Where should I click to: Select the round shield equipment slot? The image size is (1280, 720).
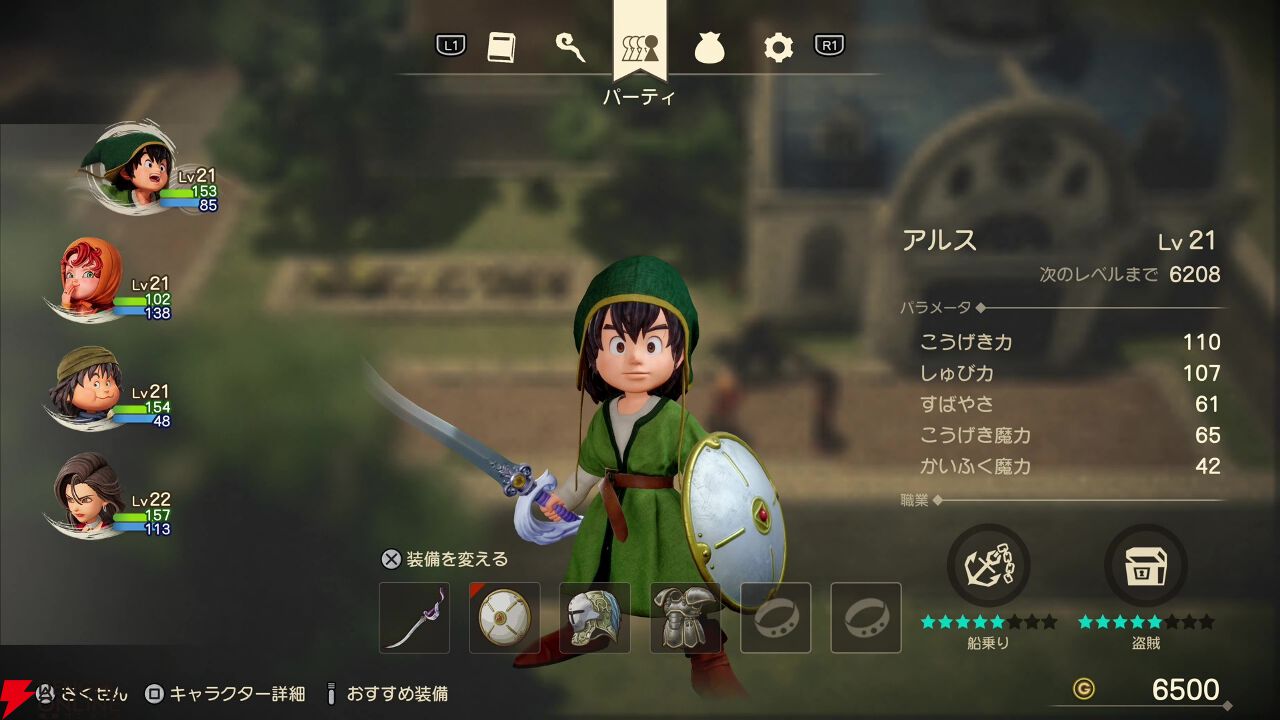[x=505, y=618]
